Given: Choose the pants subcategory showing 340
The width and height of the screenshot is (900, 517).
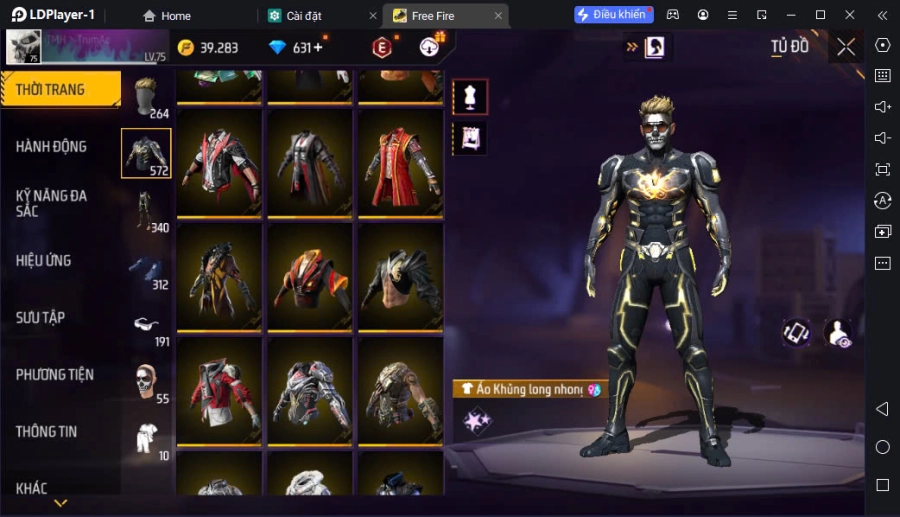Looking at the screenshot, I should [147, 211].
